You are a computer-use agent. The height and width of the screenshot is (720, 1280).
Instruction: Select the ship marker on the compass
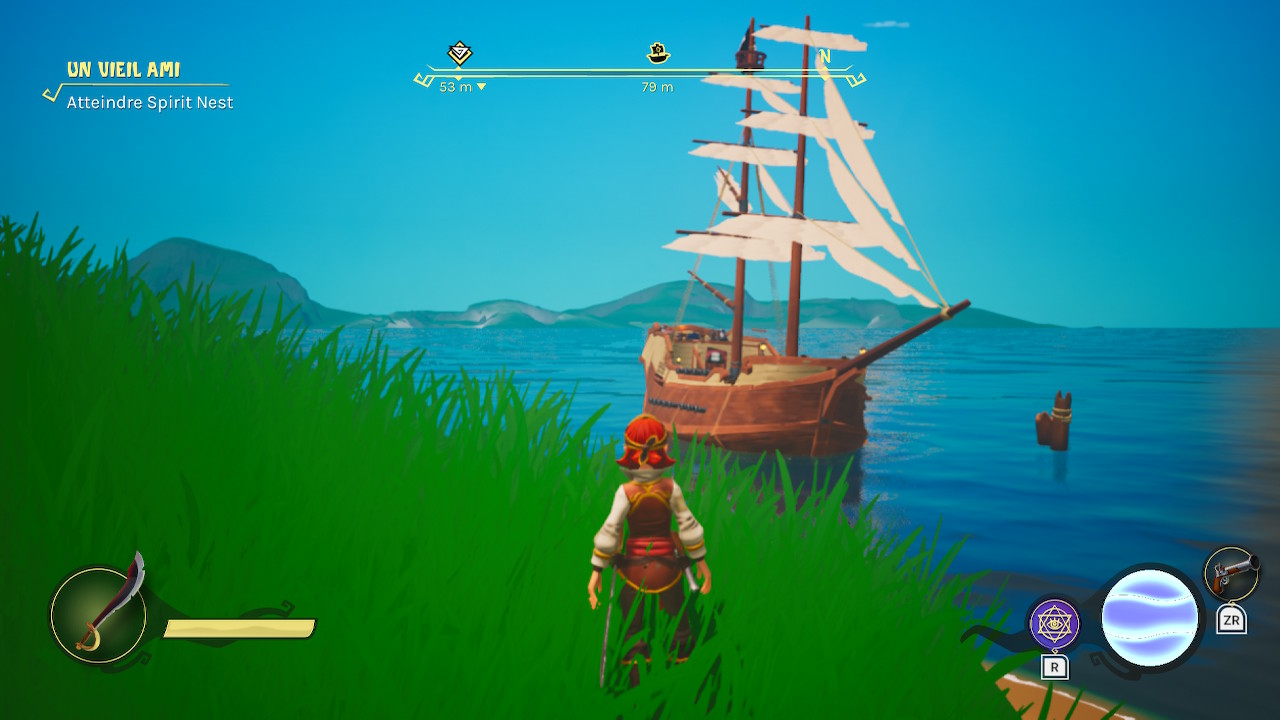(658, 53)
